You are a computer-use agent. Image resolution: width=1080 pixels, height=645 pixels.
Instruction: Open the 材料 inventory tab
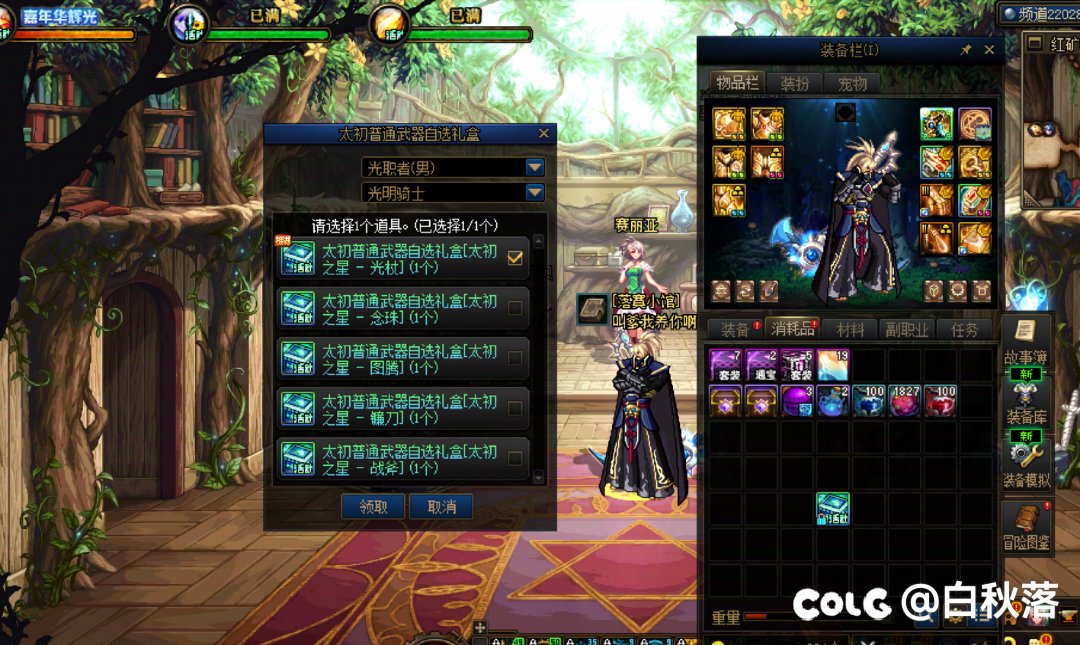pos(850,330)
